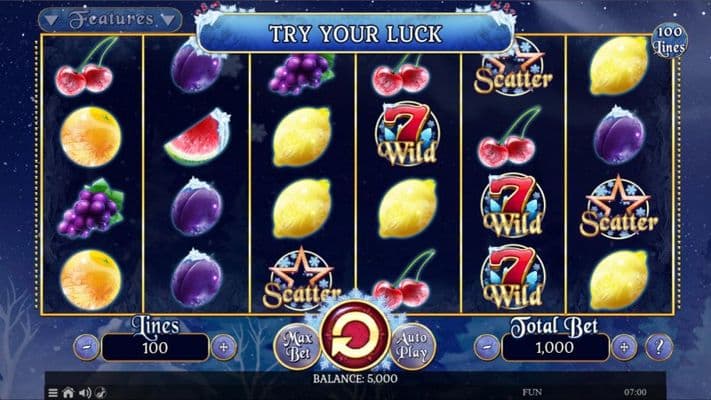The width and height of the screenshot is (711, 400).
Task: Raise the Total Bet amount
Action: click(x=624, y=348)
